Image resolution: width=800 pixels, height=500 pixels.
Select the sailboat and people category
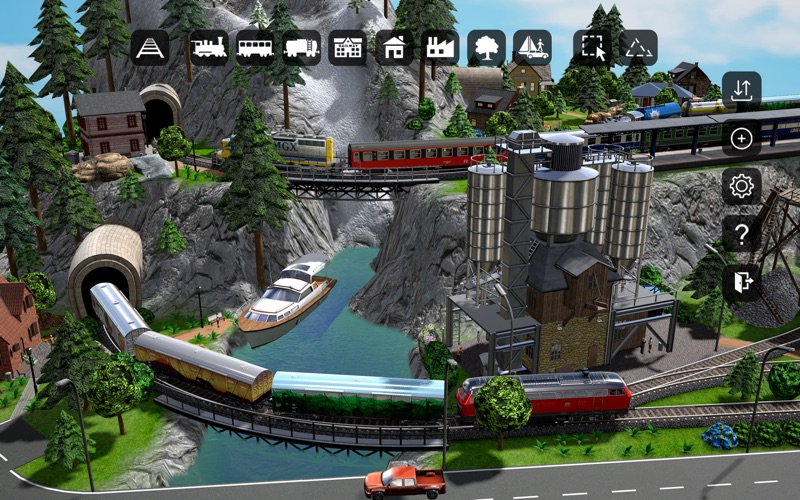[x=532, y=47]
